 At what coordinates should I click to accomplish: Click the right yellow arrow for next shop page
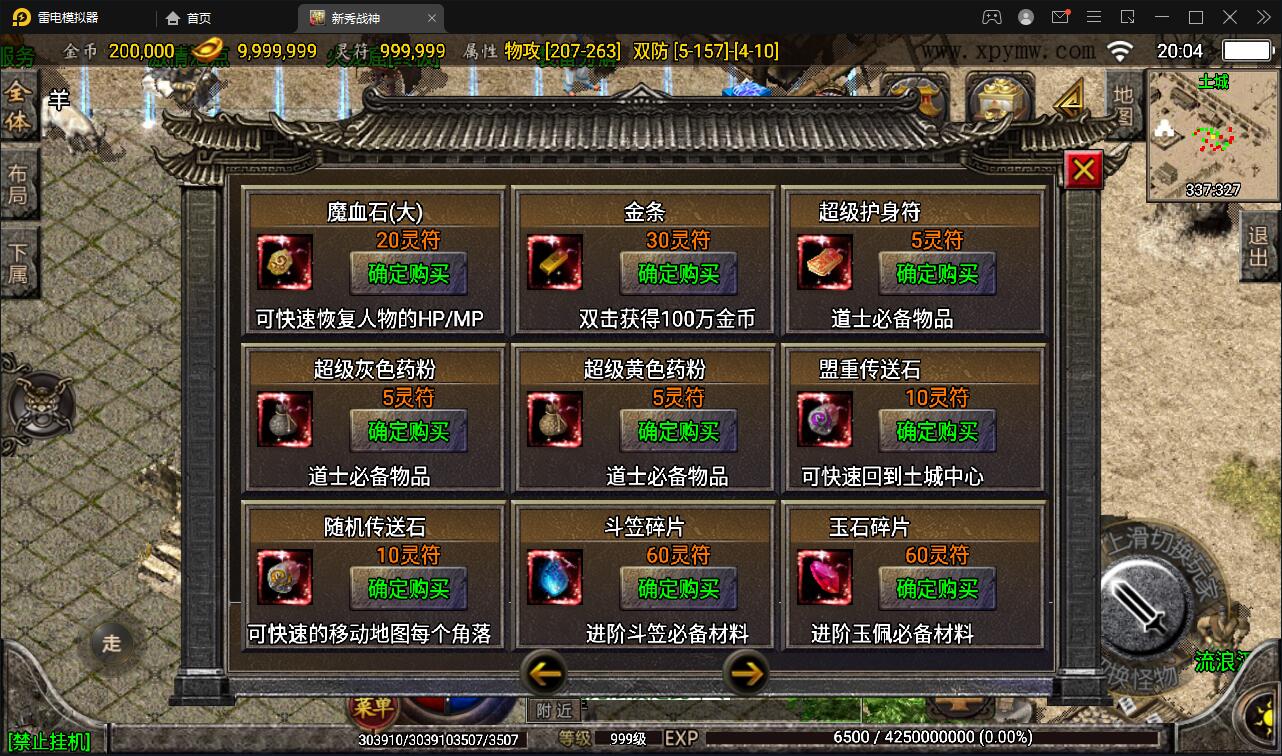[746, 675]
